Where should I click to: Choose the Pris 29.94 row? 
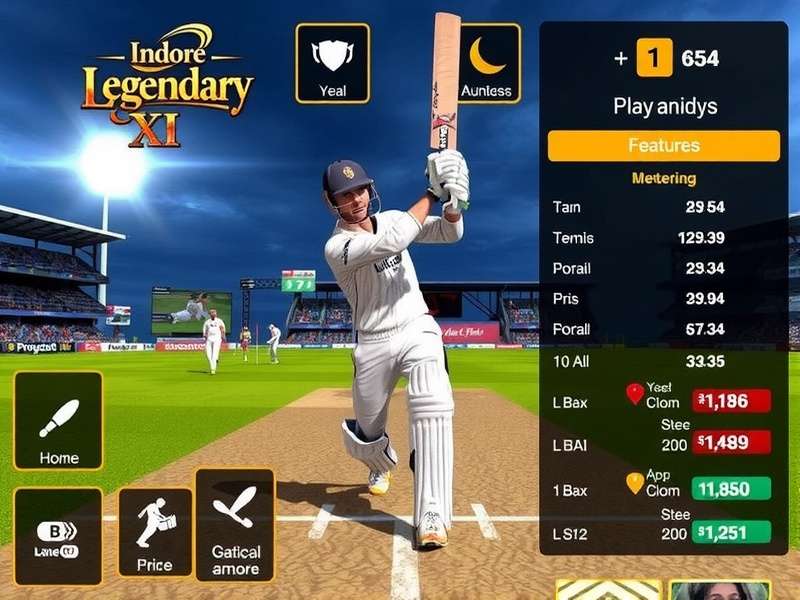point(662,299)
